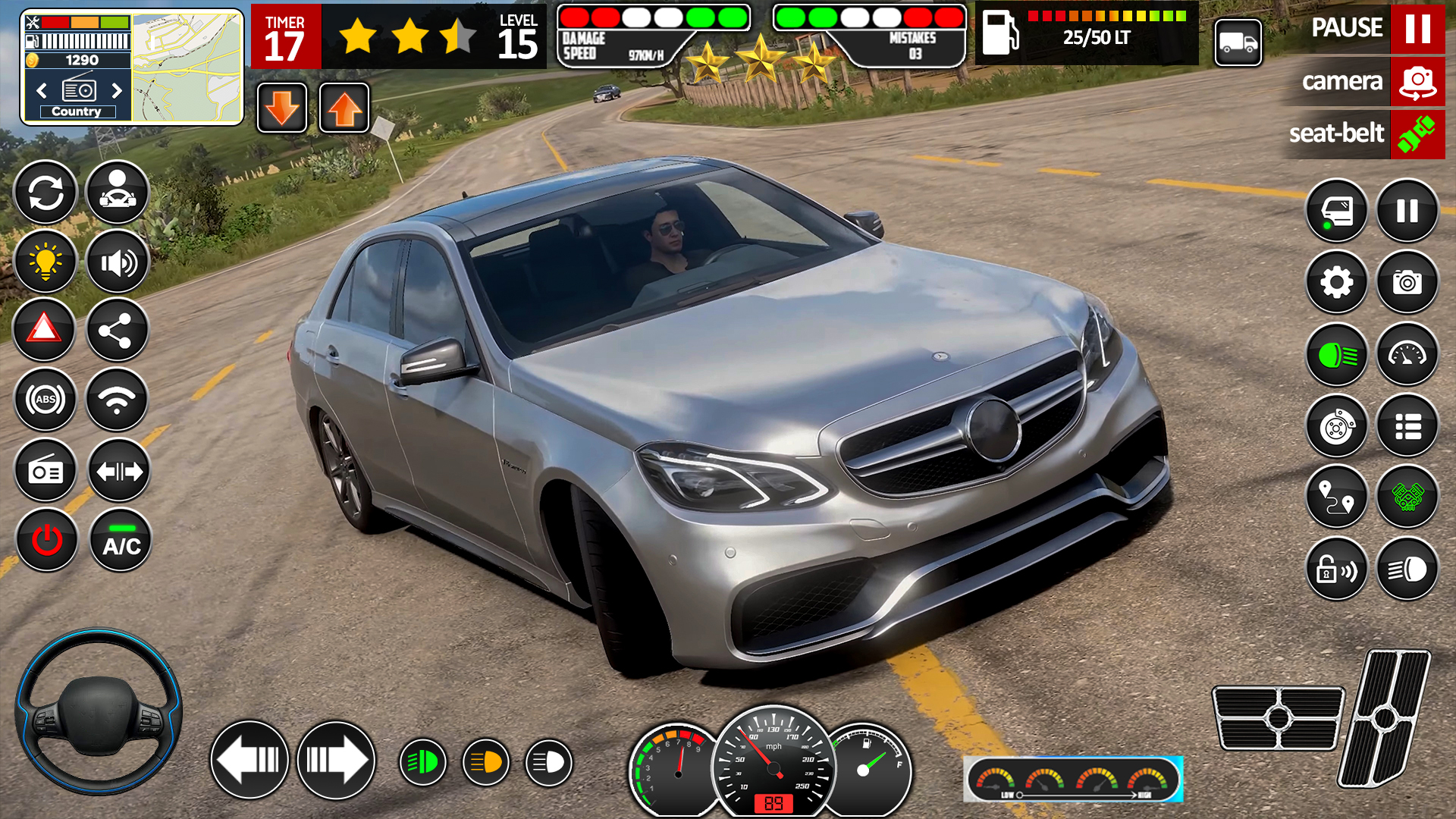Open settings with the gear icon
The height and width of the screenshot is (819, 1456).
[1336, 282]
